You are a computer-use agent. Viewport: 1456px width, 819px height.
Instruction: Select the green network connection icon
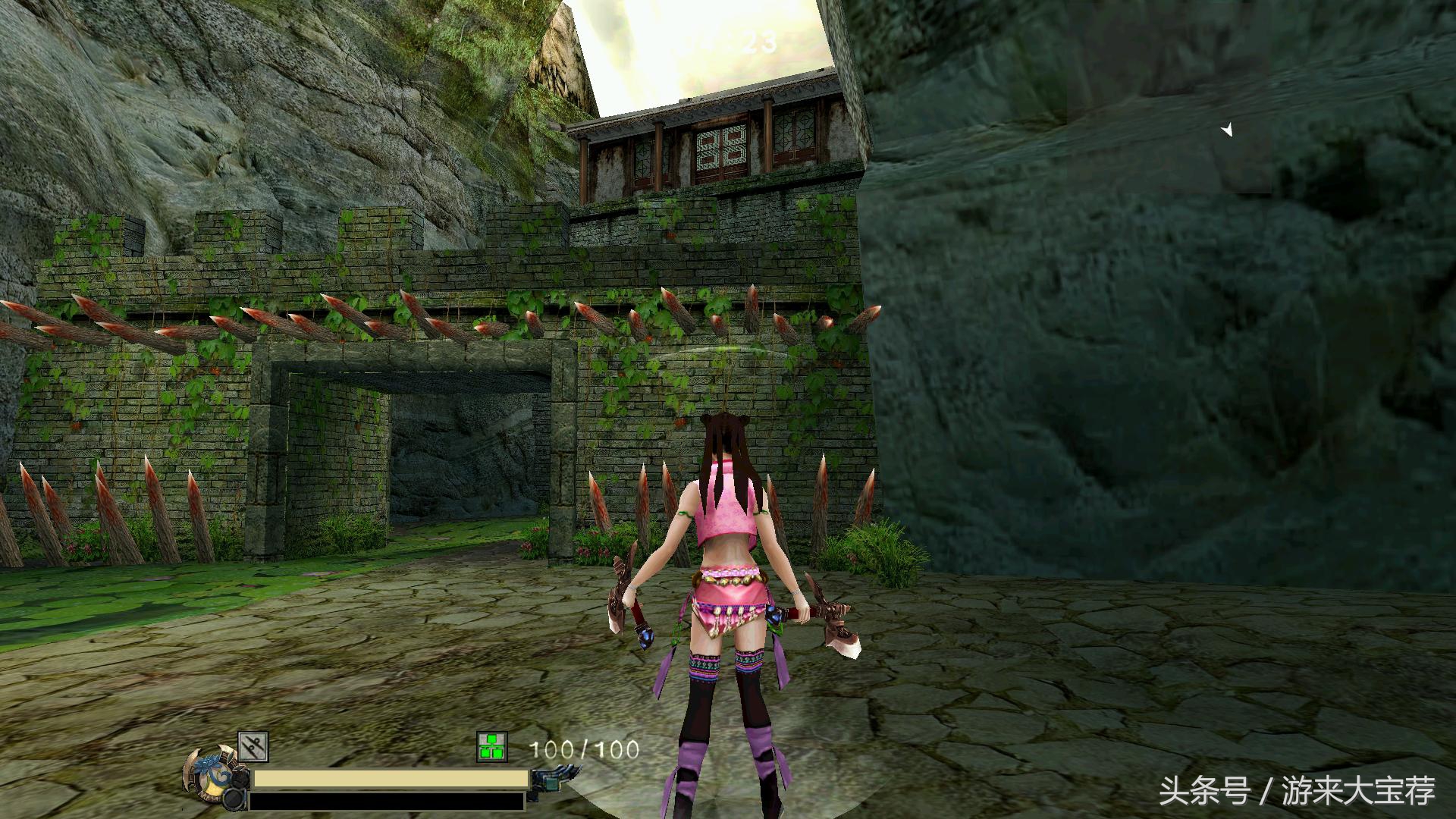pos(491,747)
